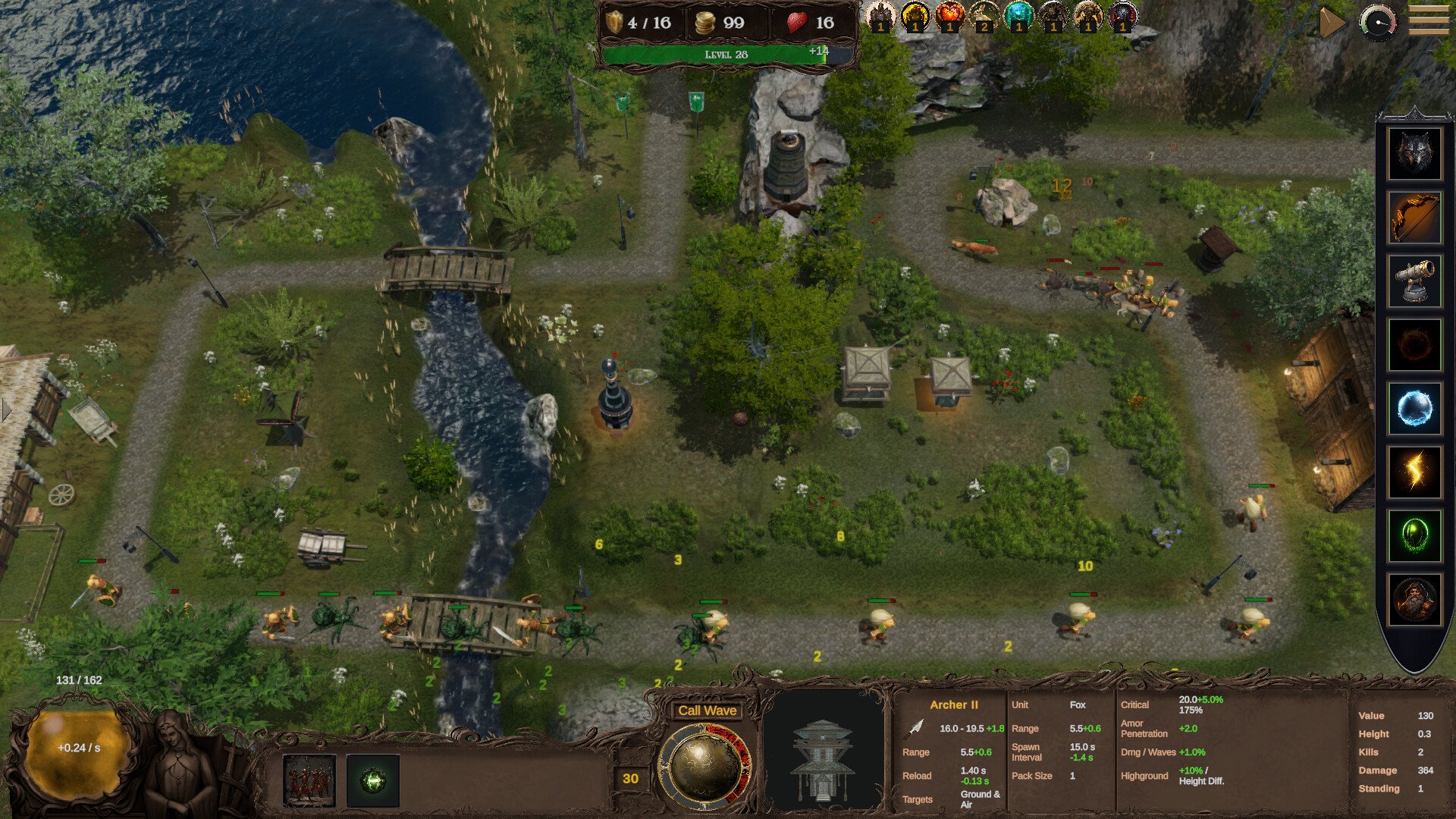
Task: Select the blue frost orb icon
Action: (1414, 409)
